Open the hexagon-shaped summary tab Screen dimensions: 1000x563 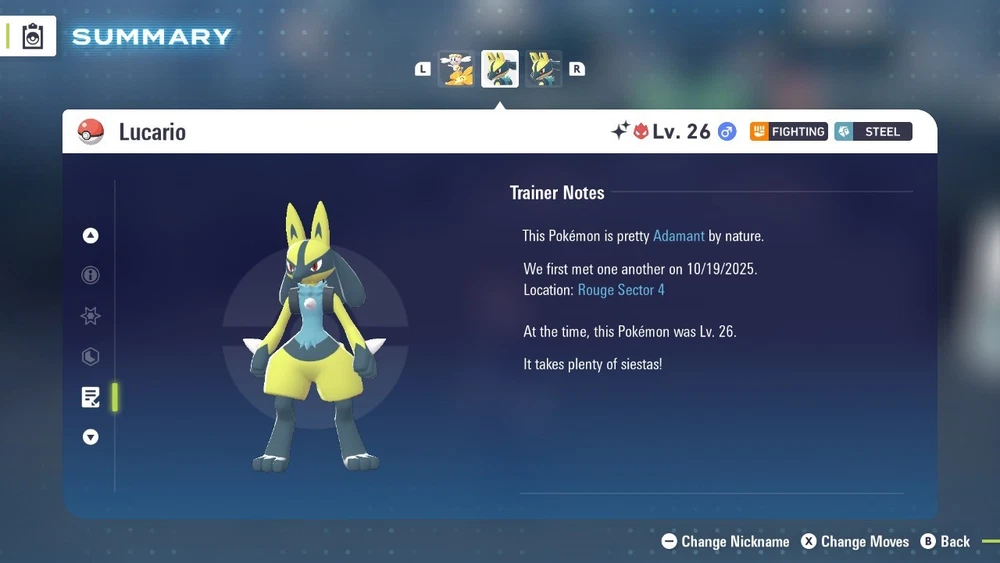point(91,357)
